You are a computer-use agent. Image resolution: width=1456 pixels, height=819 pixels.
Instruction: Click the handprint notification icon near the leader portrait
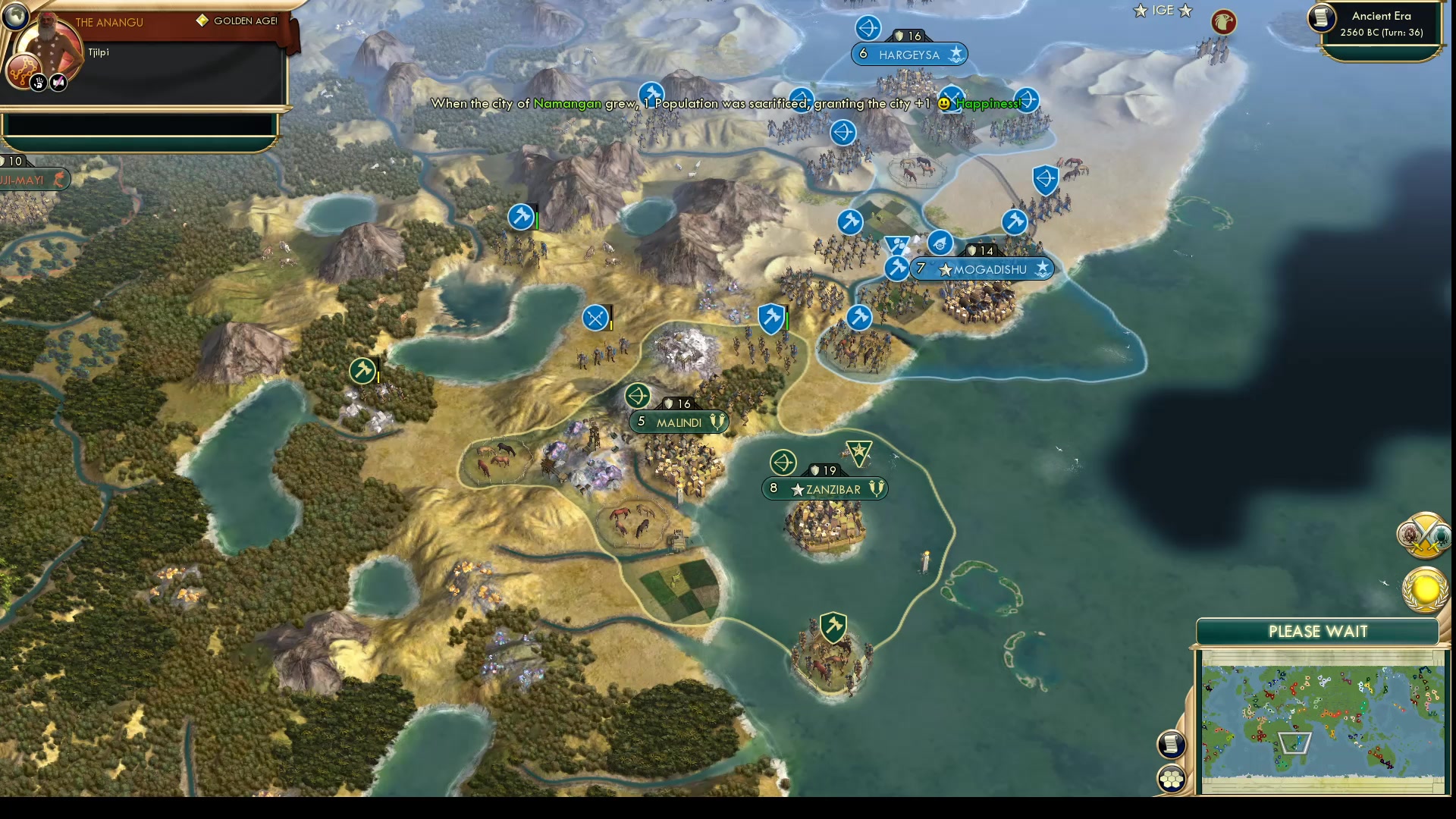tap(39, 83)
